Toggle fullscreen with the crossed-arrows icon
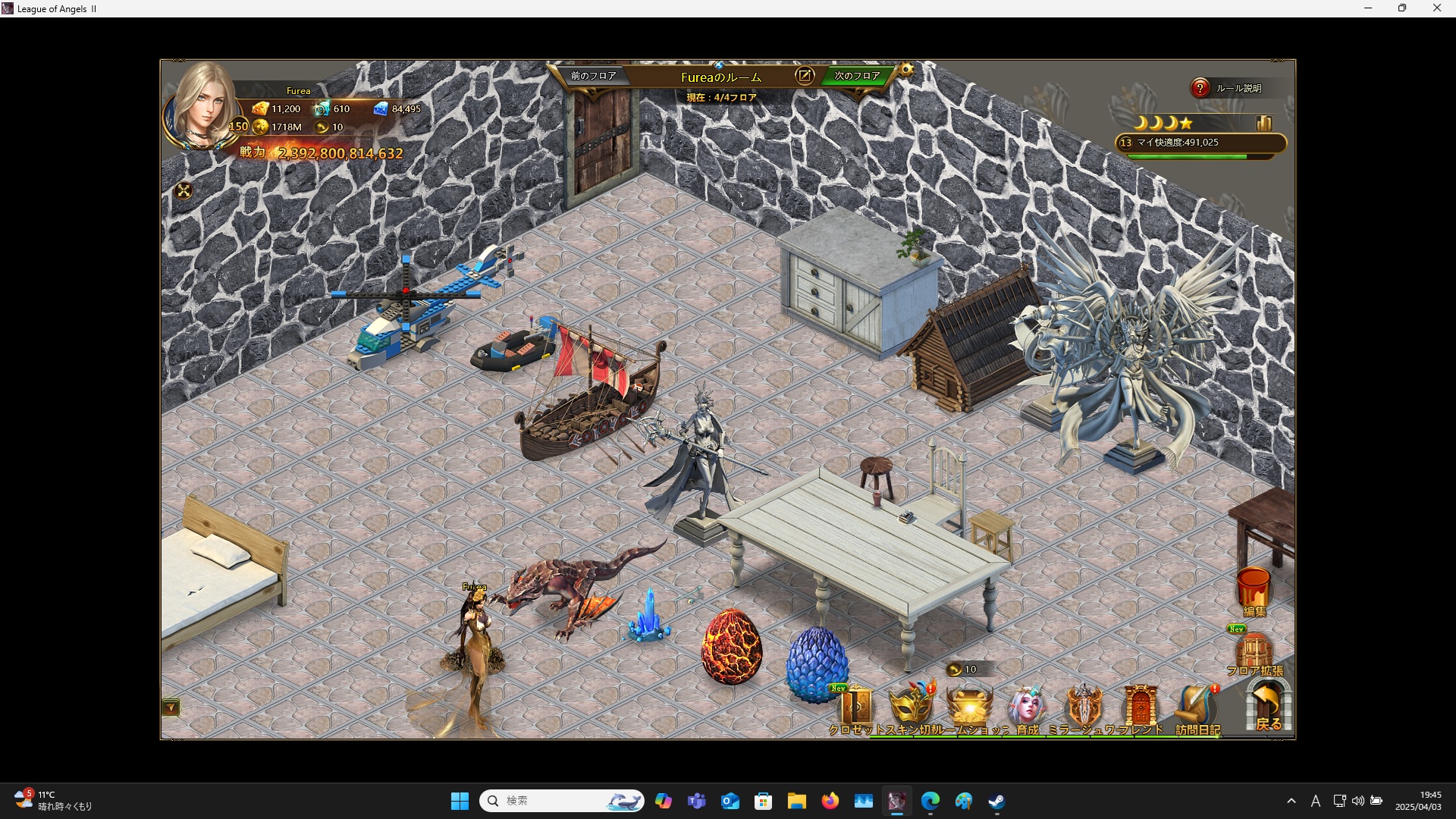 point(184,191)
